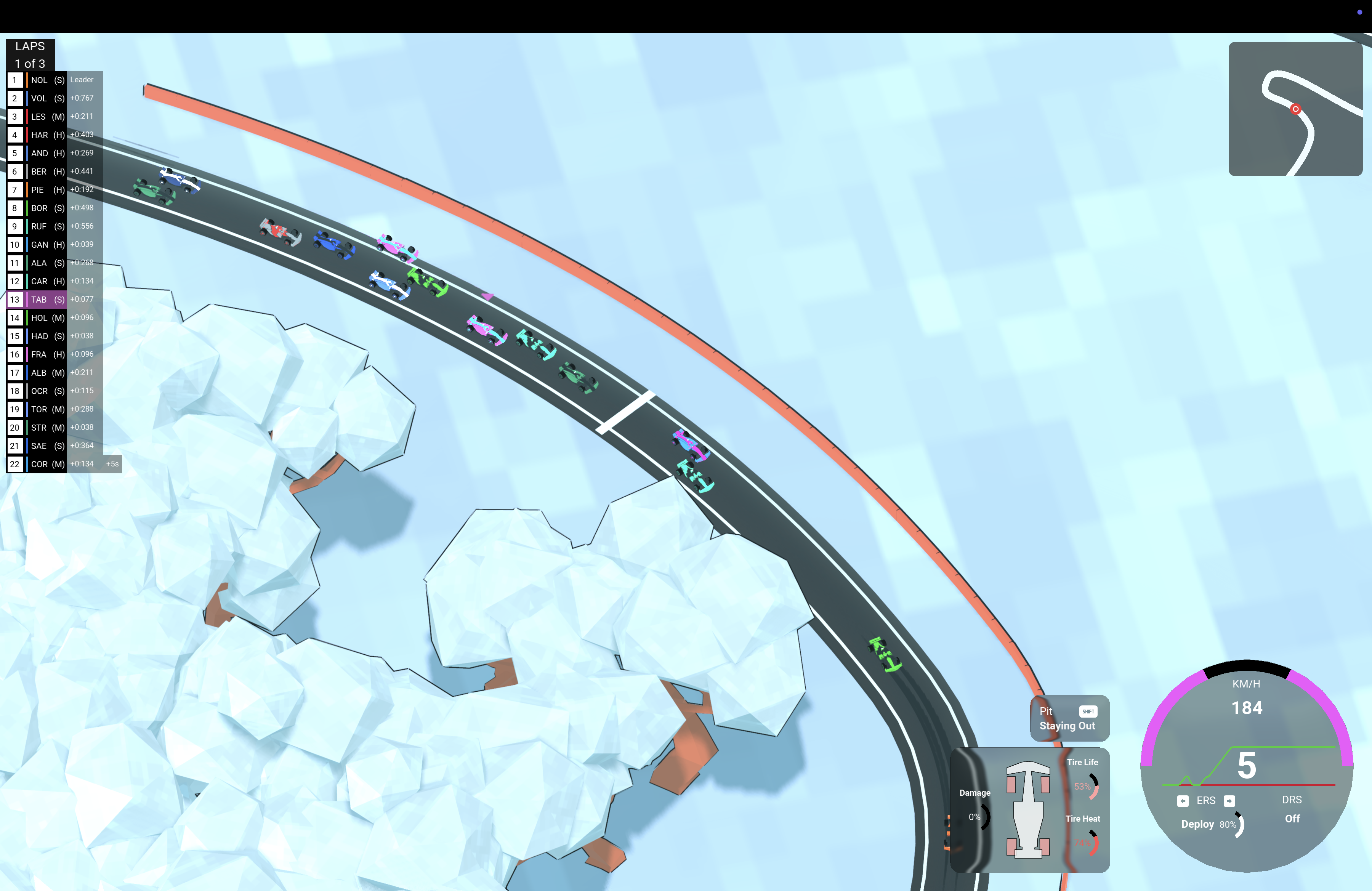Decrease ERS mode with left arrow
Screen dimensions: 1372x891
point(1183,801)
